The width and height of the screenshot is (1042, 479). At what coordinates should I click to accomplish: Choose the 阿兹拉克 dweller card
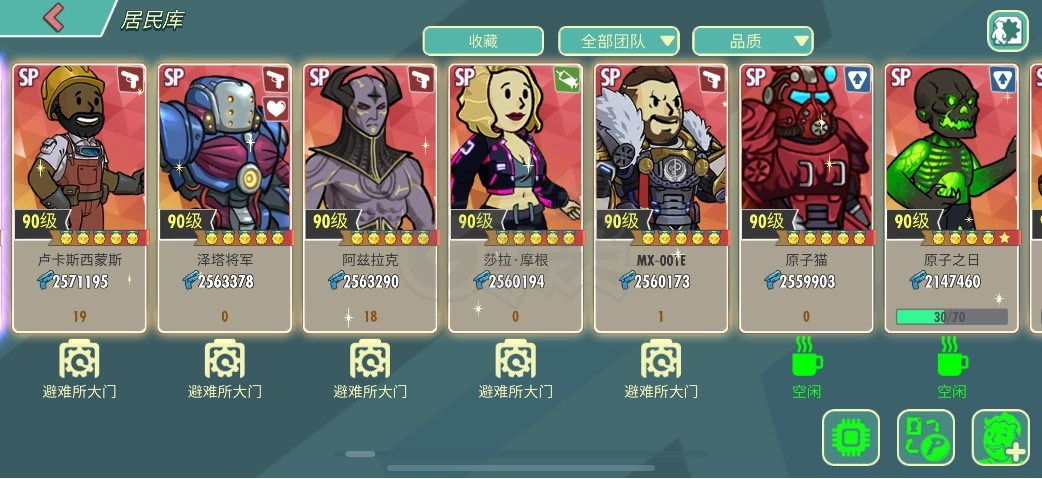coord(370,198)
